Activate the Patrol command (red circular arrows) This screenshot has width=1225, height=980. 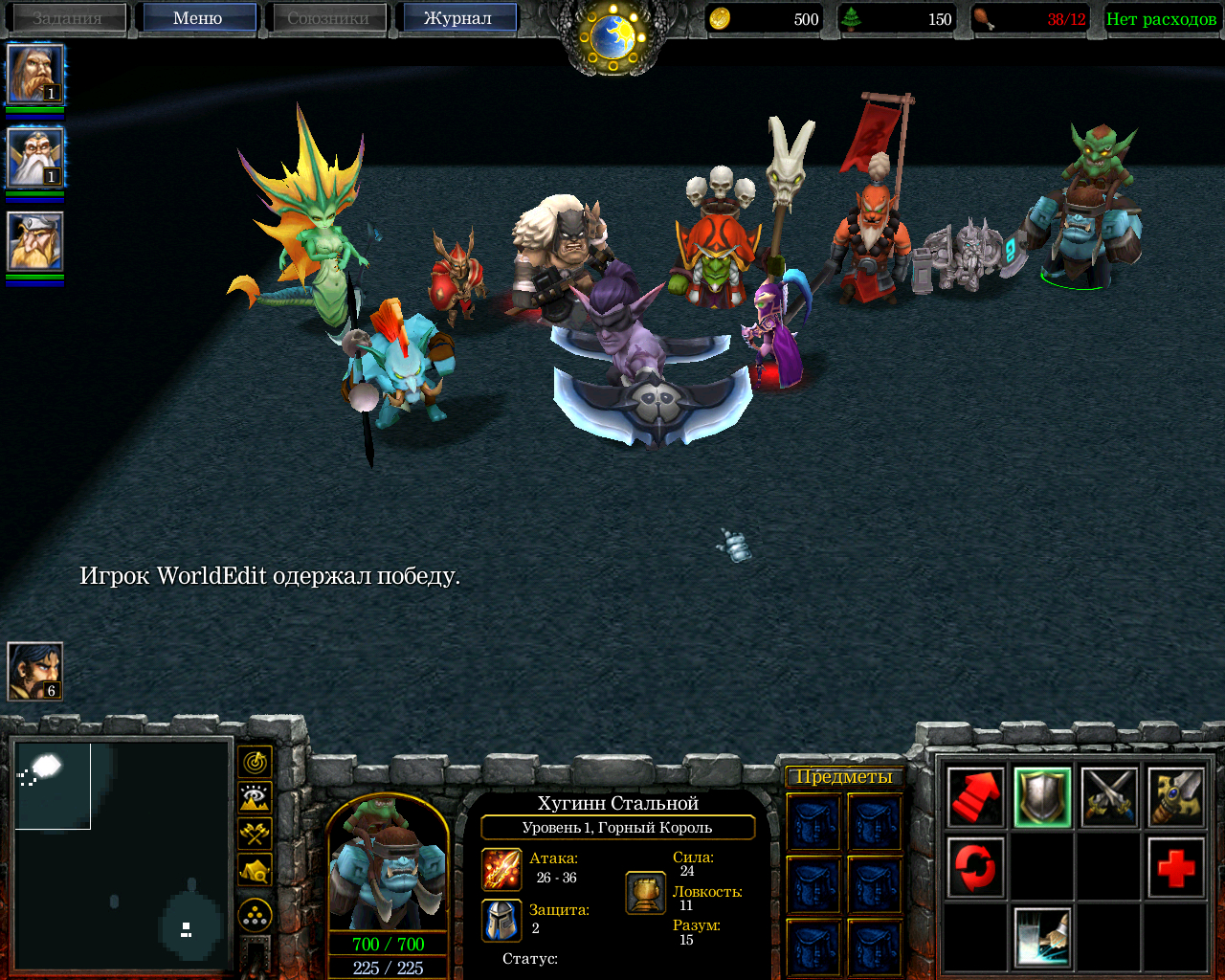pos(975,868)
